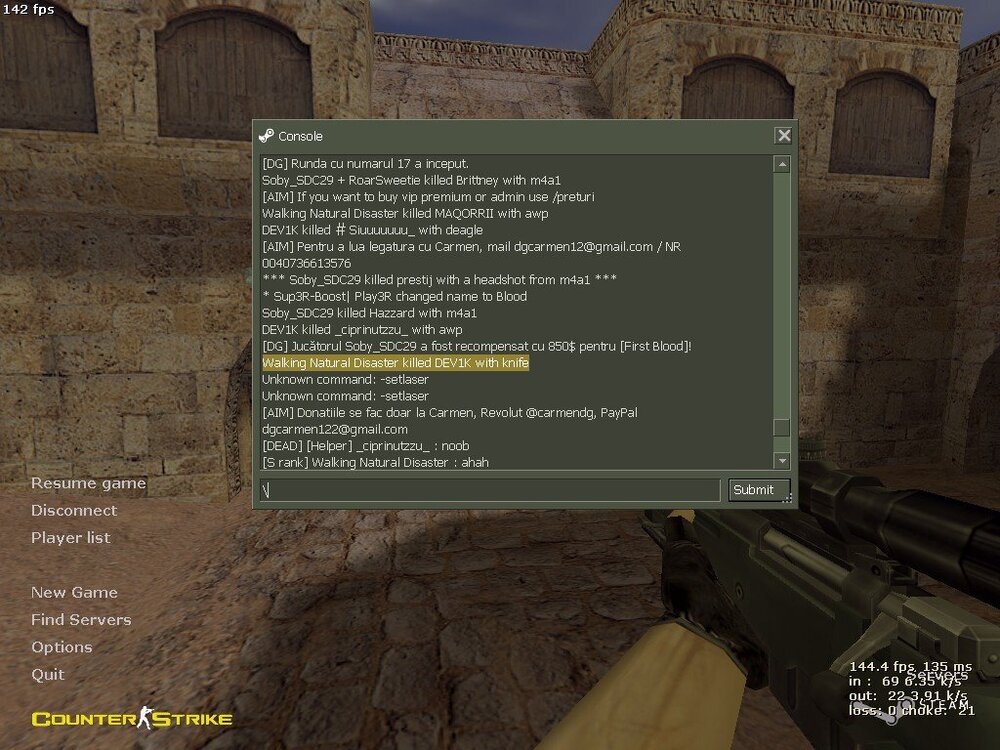Click the console scrollbar down arrow
The image size is (1000, 750).
(x=782, y=460)
